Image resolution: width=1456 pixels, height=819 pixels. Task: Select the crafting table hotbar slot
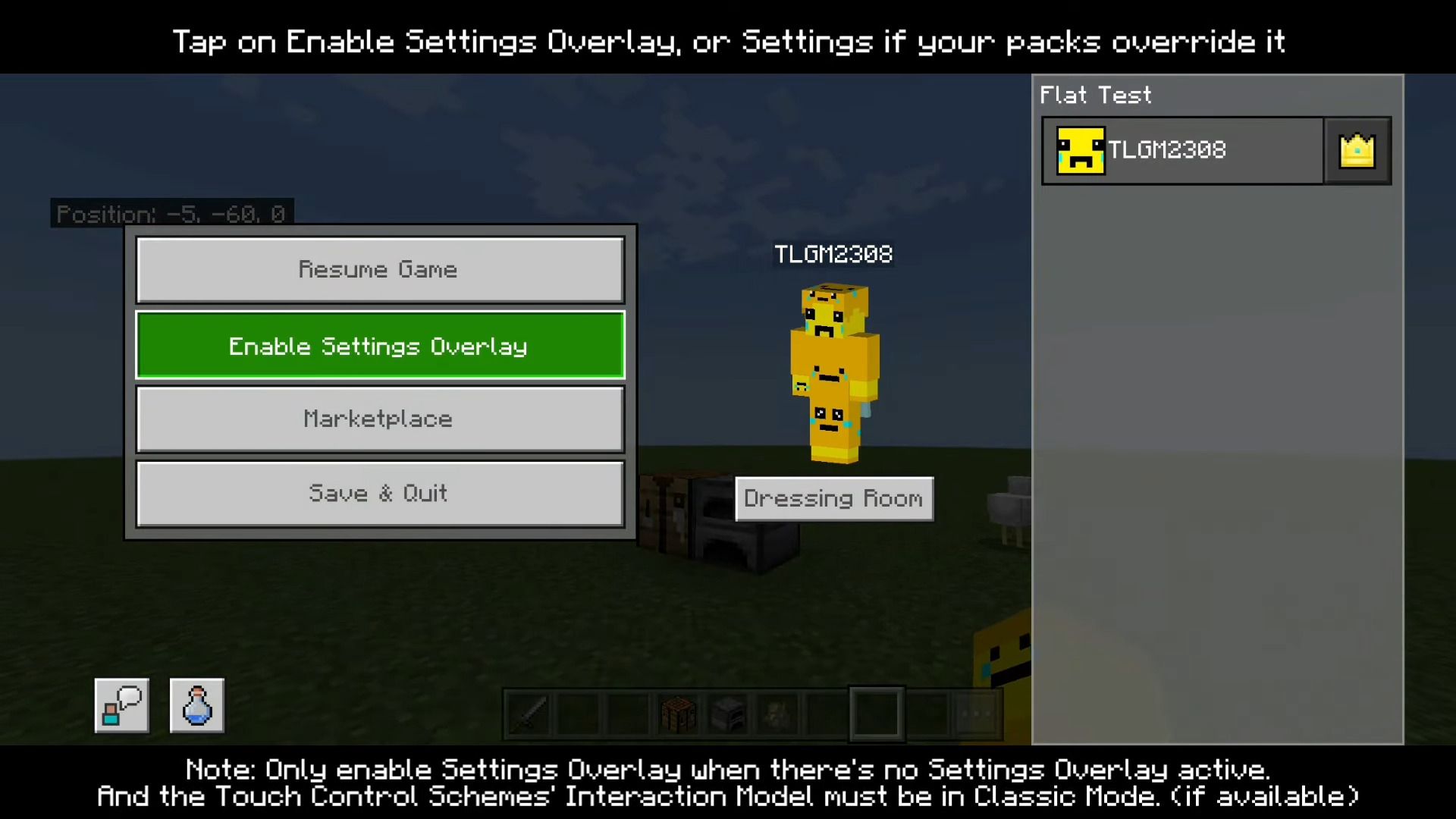pyautogui.click(x=678, y=714)
